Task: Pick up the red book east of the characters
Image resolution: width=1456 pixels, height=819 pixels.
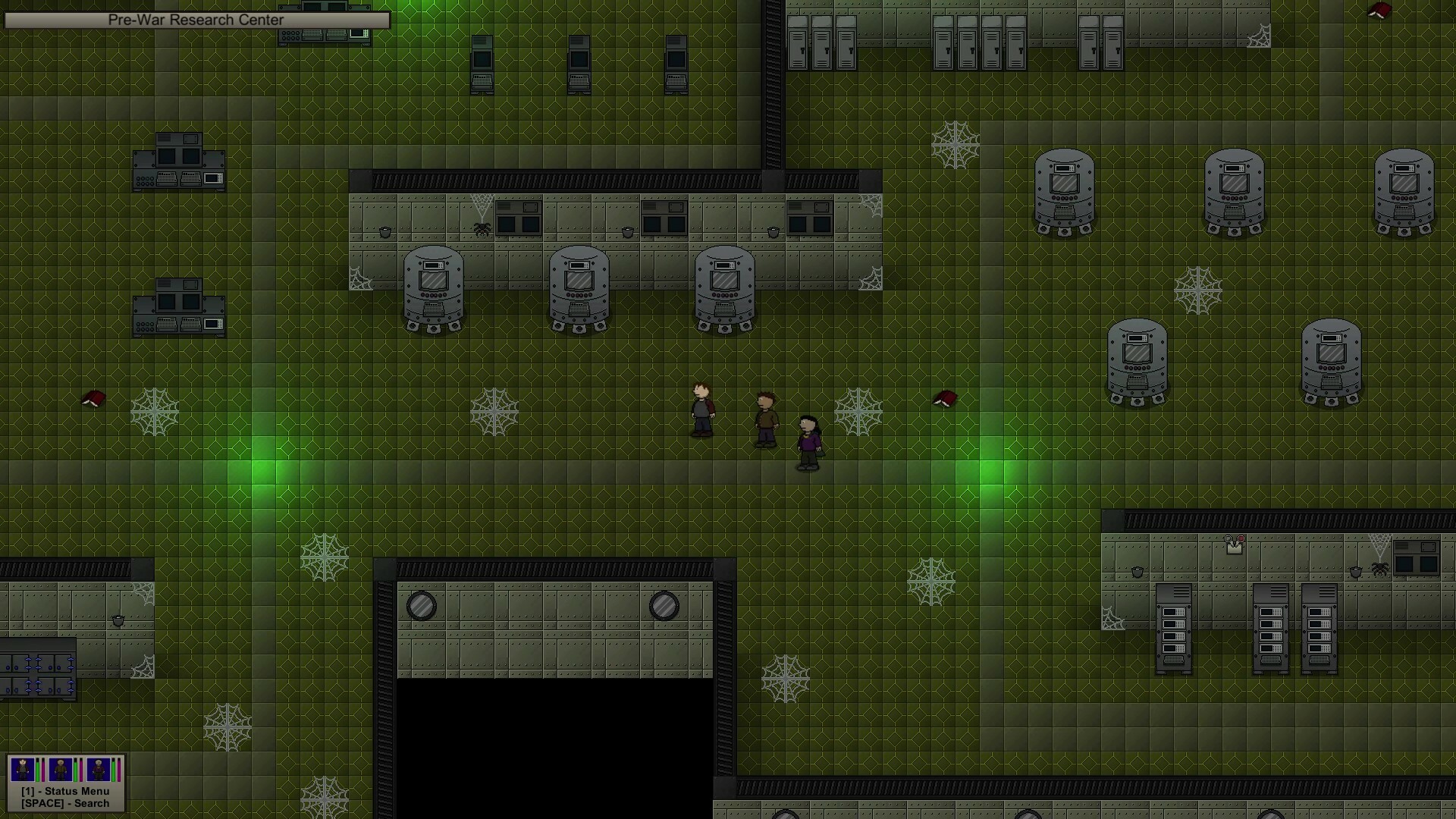Action: point(945,397)
